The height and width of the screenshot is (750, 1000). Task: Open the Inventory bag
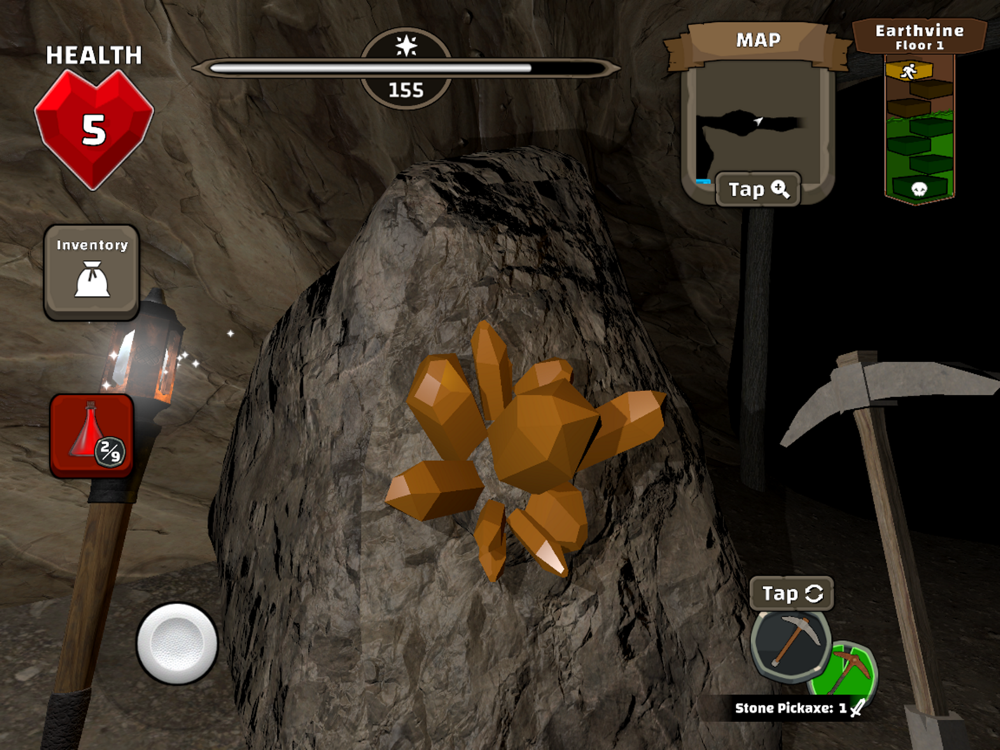coord(92,271)
